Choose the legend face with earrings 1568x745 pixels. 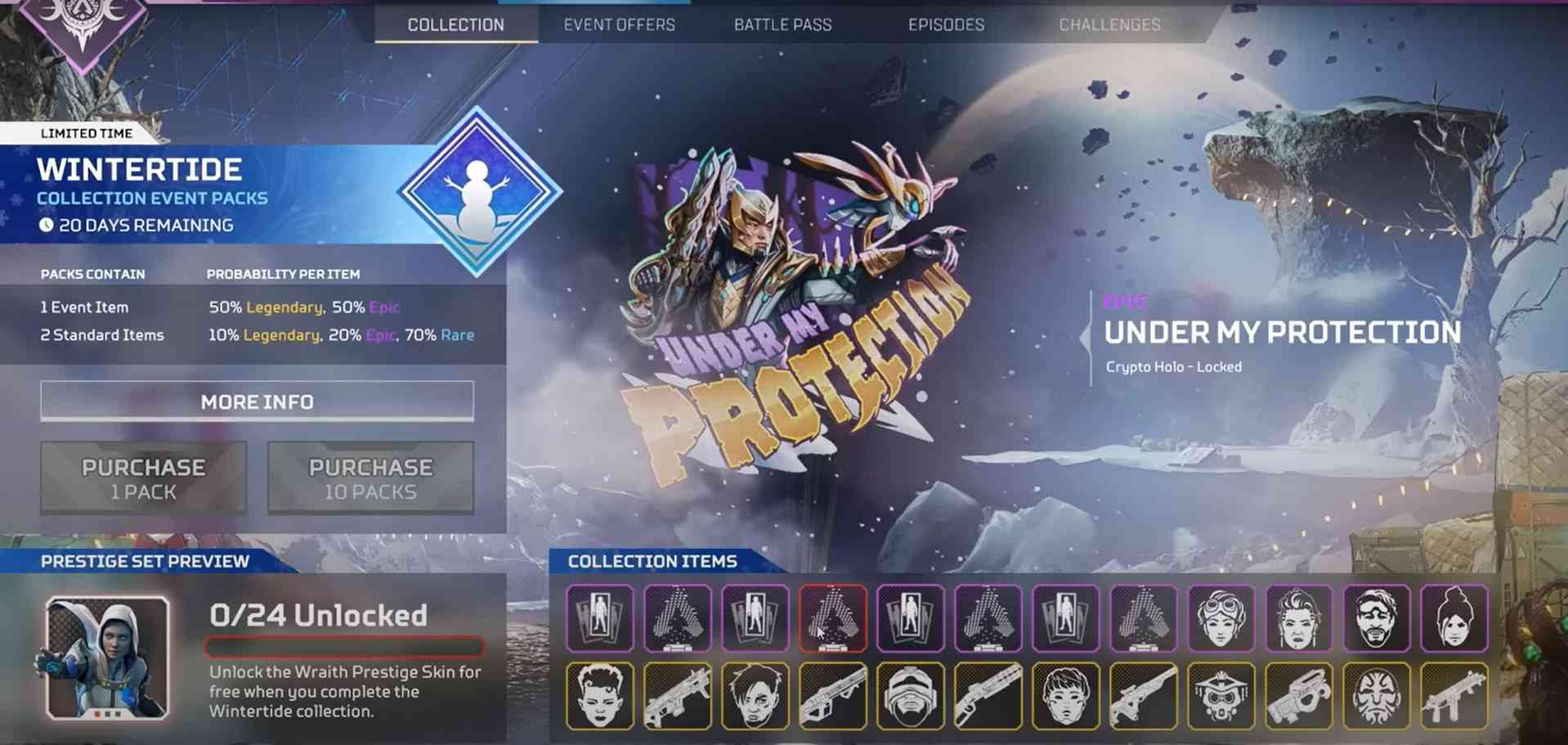1298,618
